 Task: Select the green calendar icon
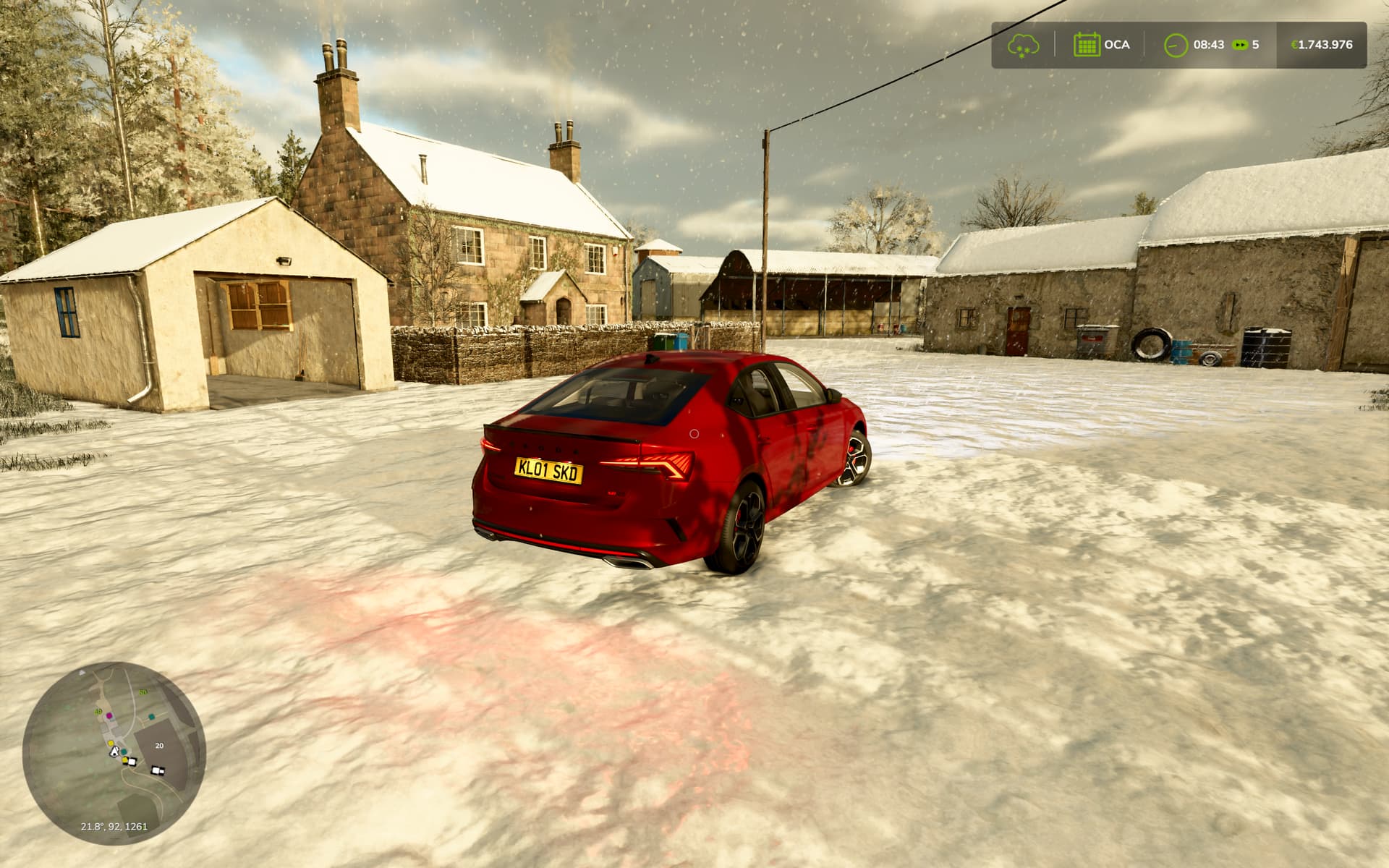coord(1086,45)
